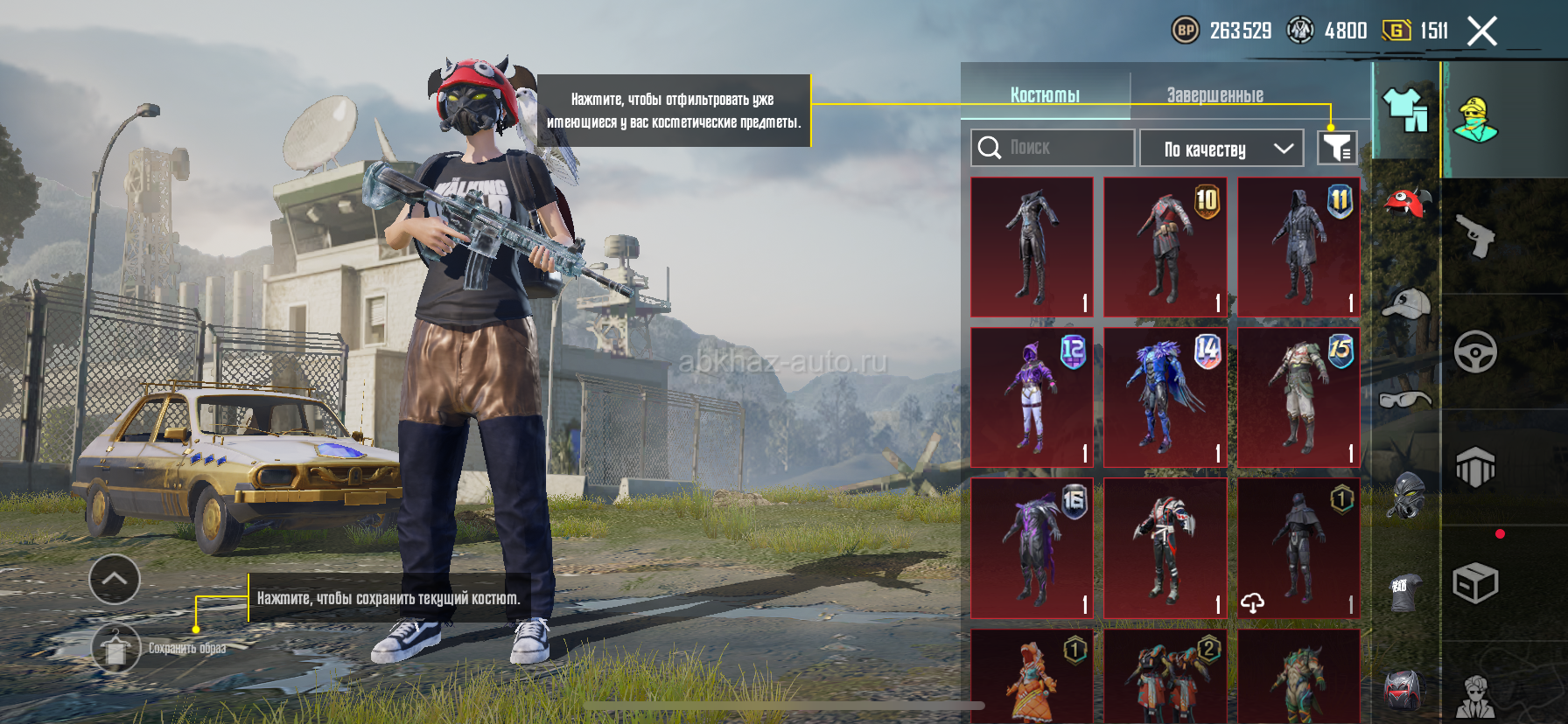Select the costume with level 10 badge
This screenshot has width=1568, height=724.
1165,247
